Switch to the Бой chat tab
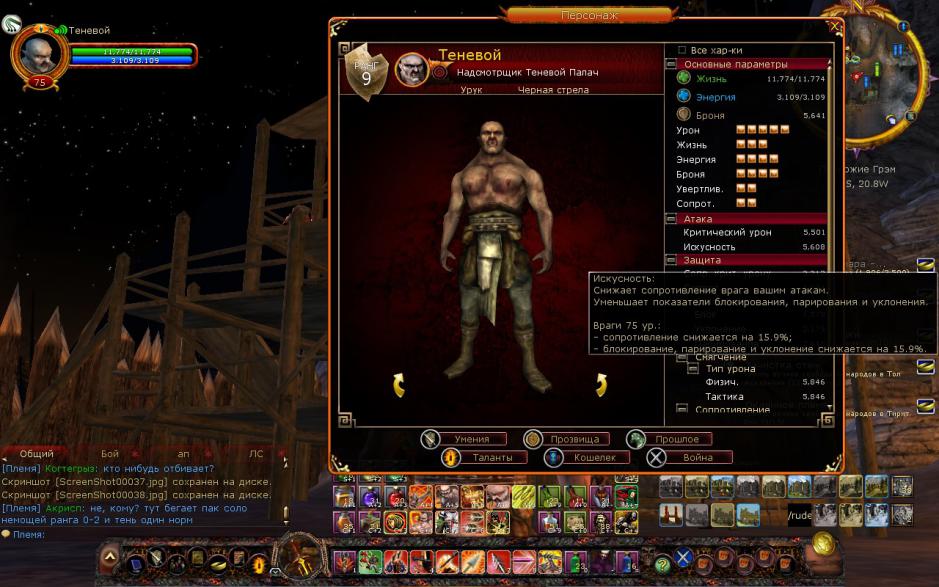Viewport: 939px width, 587px height. [110, 453]
